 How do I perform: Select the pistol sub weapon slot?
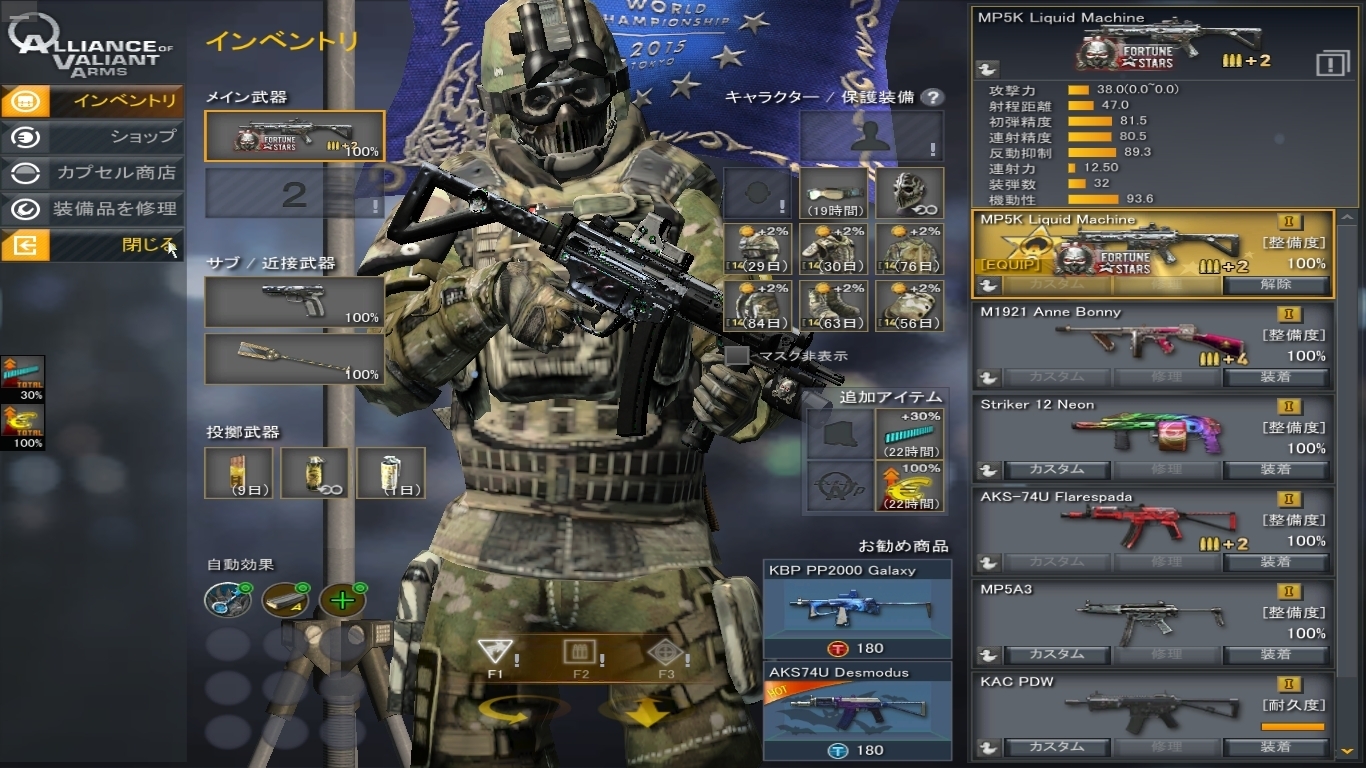point(295,302)
